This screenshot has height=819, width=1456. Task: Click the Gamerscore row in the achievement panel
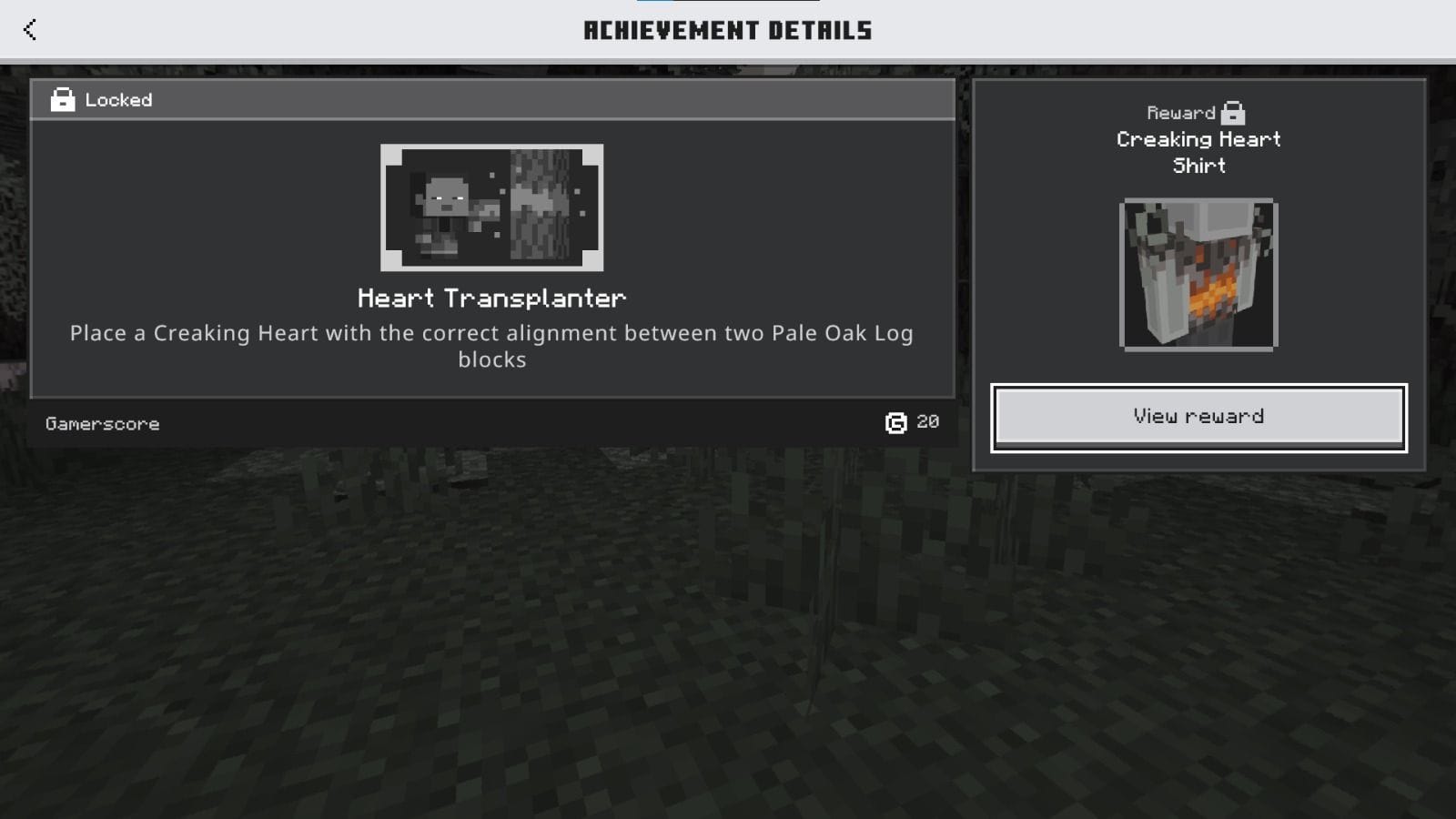[x=491, y=422]
